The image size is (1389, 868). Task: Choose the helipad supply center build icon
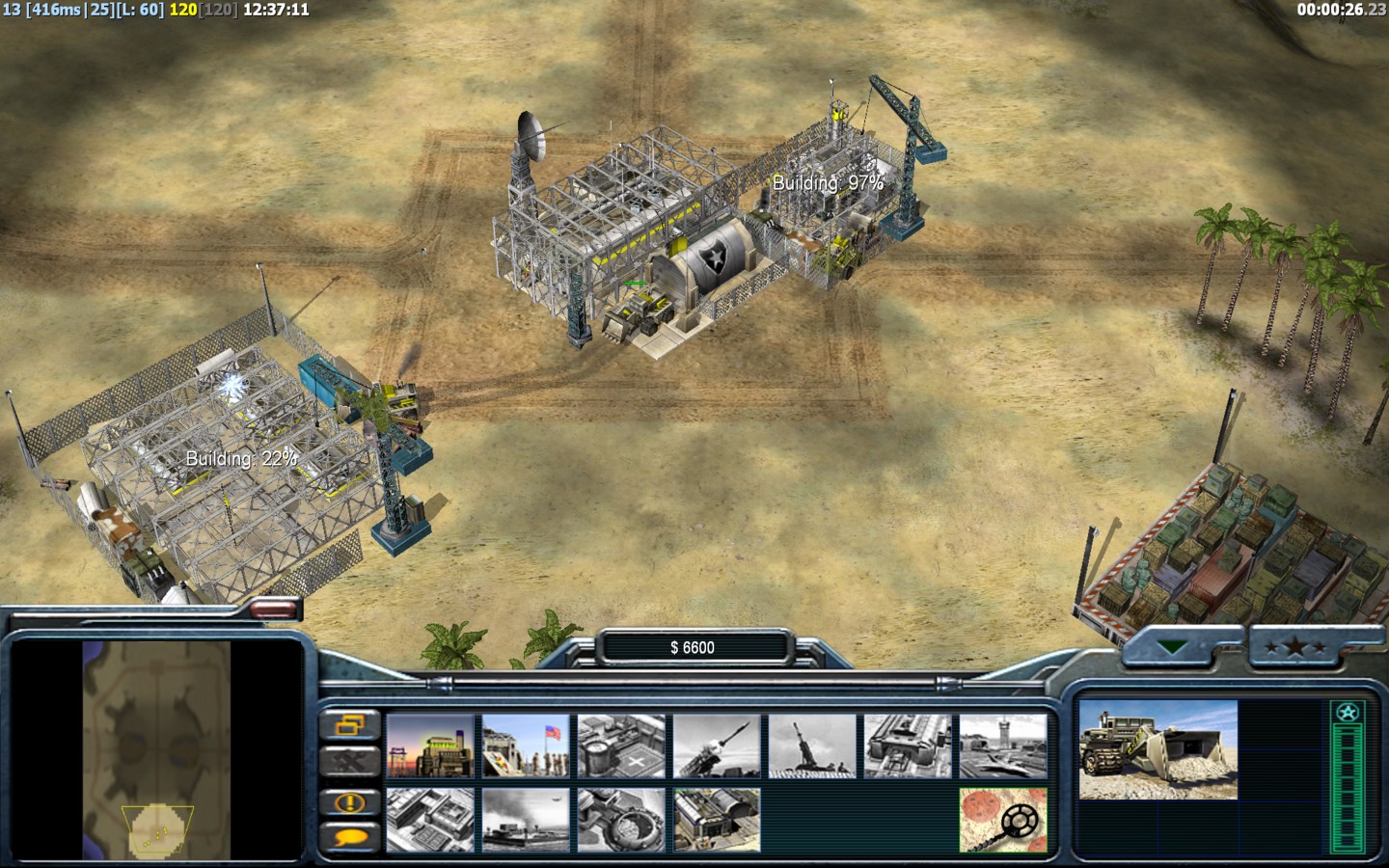[x=621, y=746]
